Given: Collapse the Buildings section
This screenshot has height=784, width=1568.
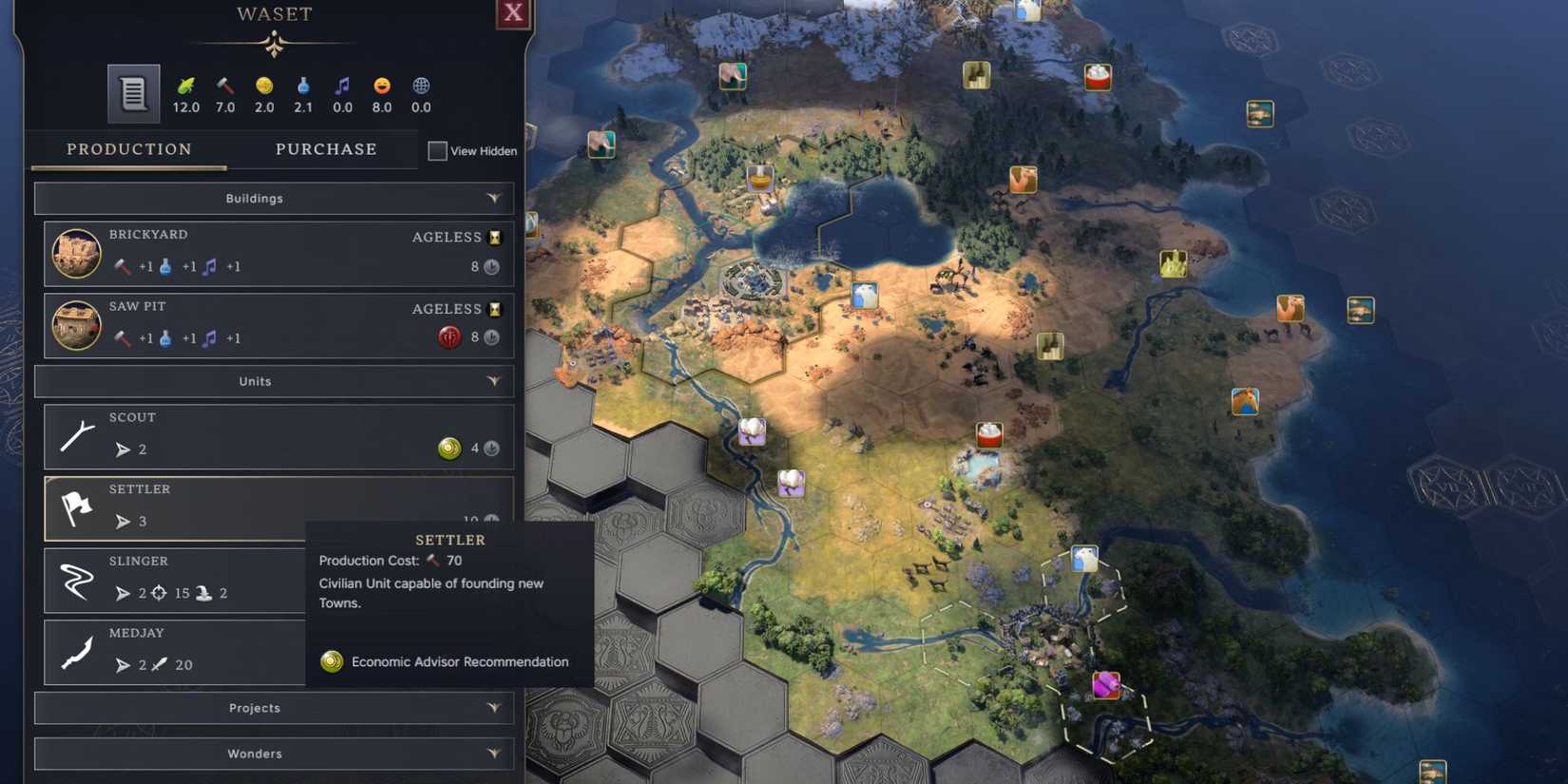Looking at the screenshot, I should coord(493,199).
